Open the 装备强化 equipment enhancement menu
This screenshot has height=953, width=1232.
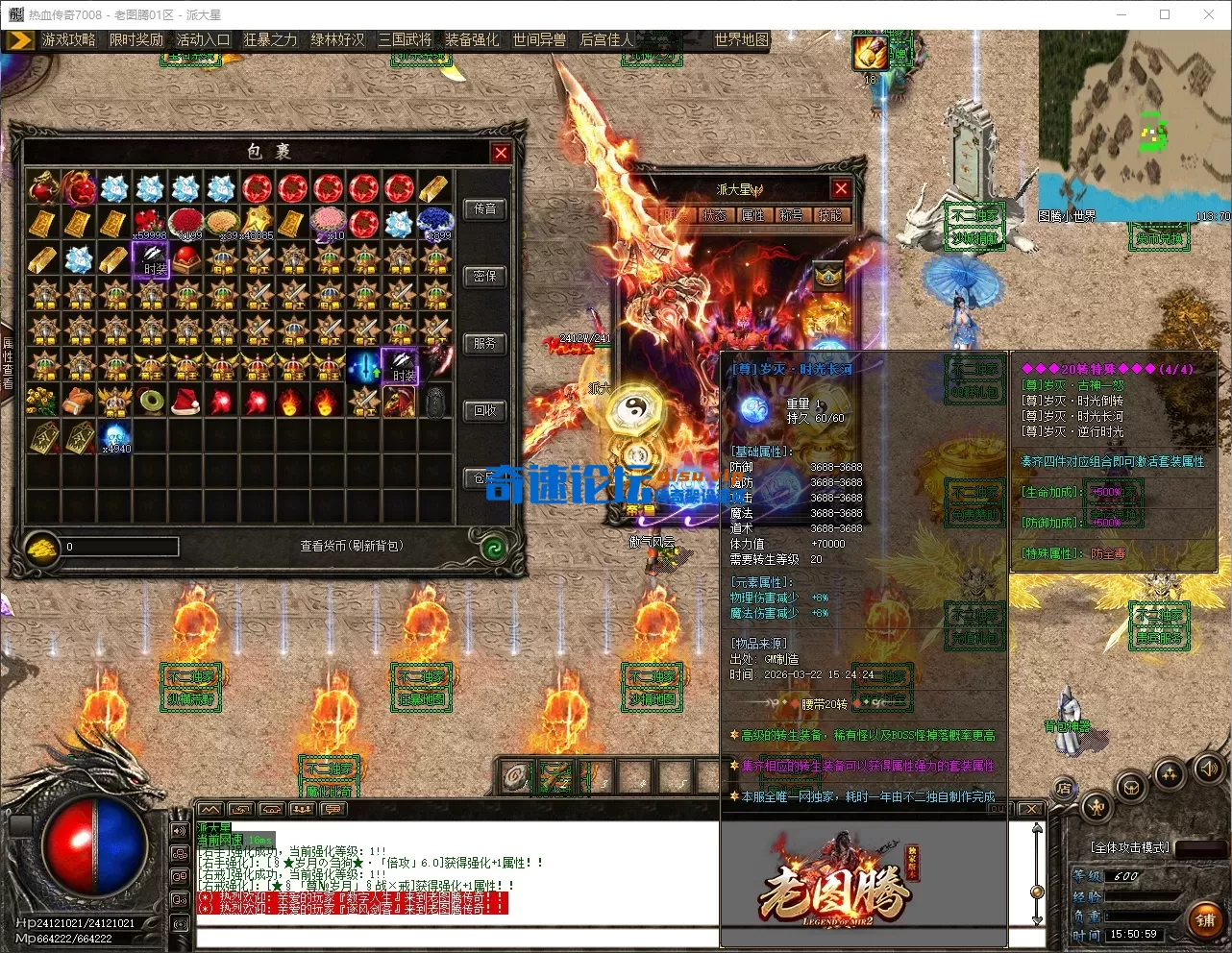click(472, 39)
